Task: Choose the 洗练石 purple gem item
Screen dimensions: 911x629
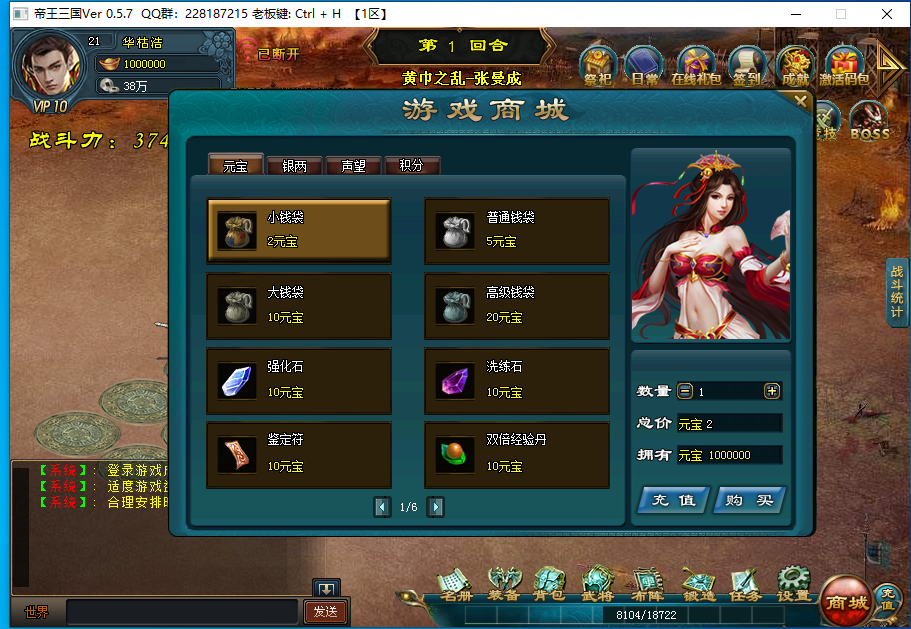Action: click(517, 380)
